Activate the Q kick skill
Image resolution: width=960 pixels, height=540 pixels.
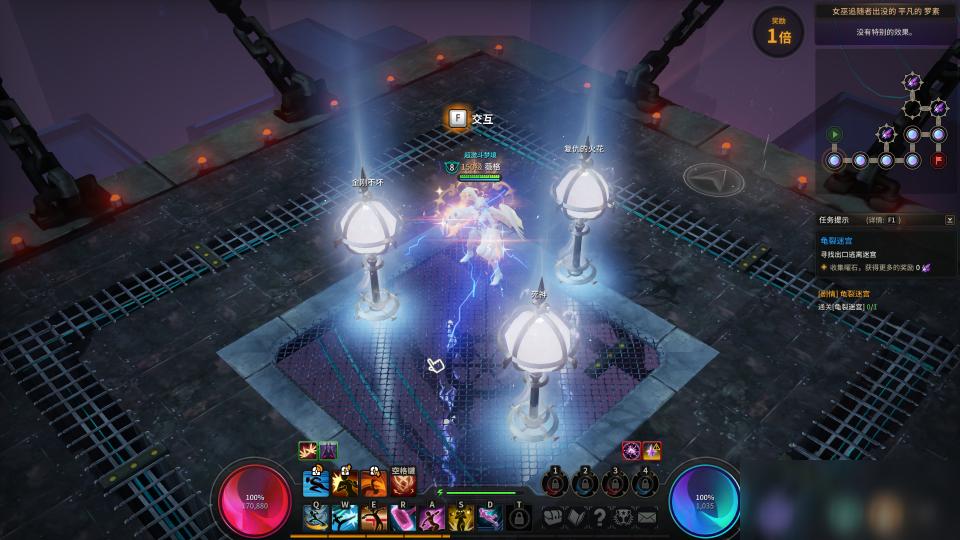click(x=317, y=518)
